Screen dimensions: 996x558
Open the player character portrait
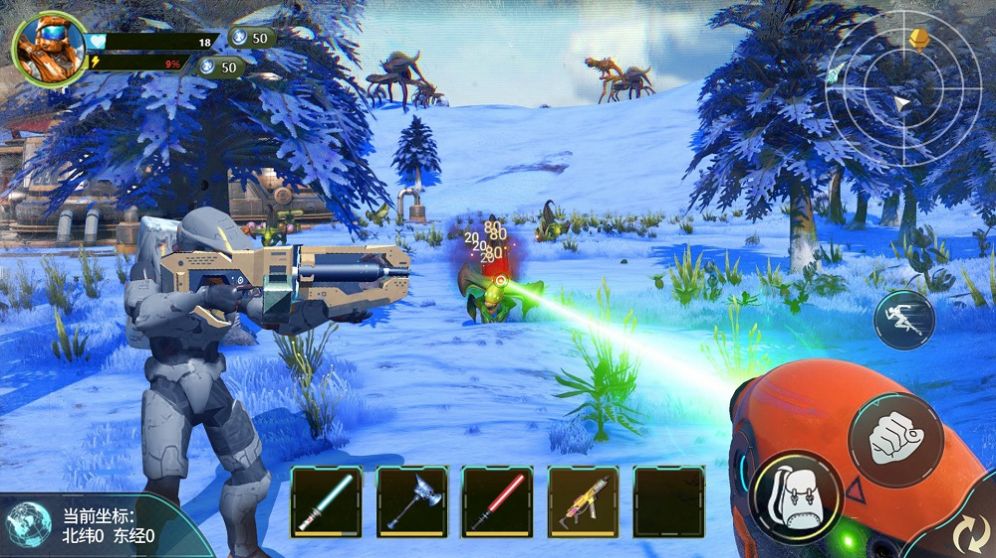click(x=49, y=49)
